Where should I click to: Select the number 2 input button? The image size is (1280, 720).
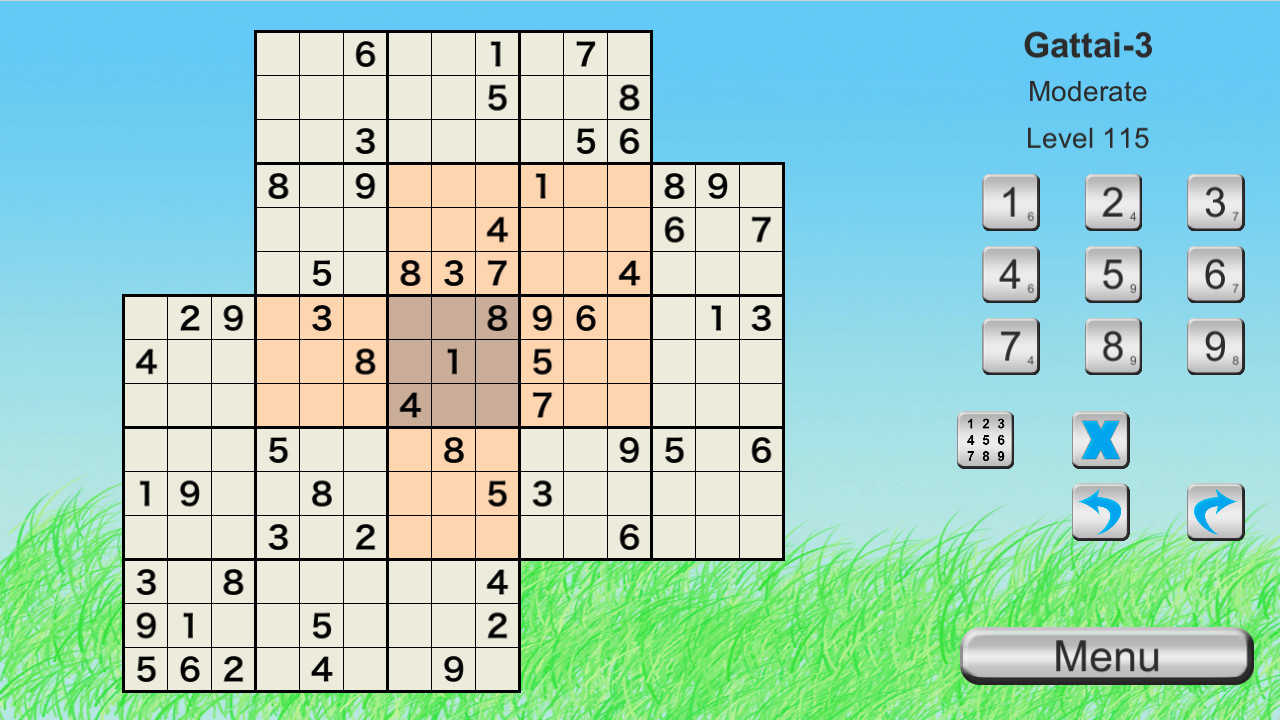[x=1113, y=202]
